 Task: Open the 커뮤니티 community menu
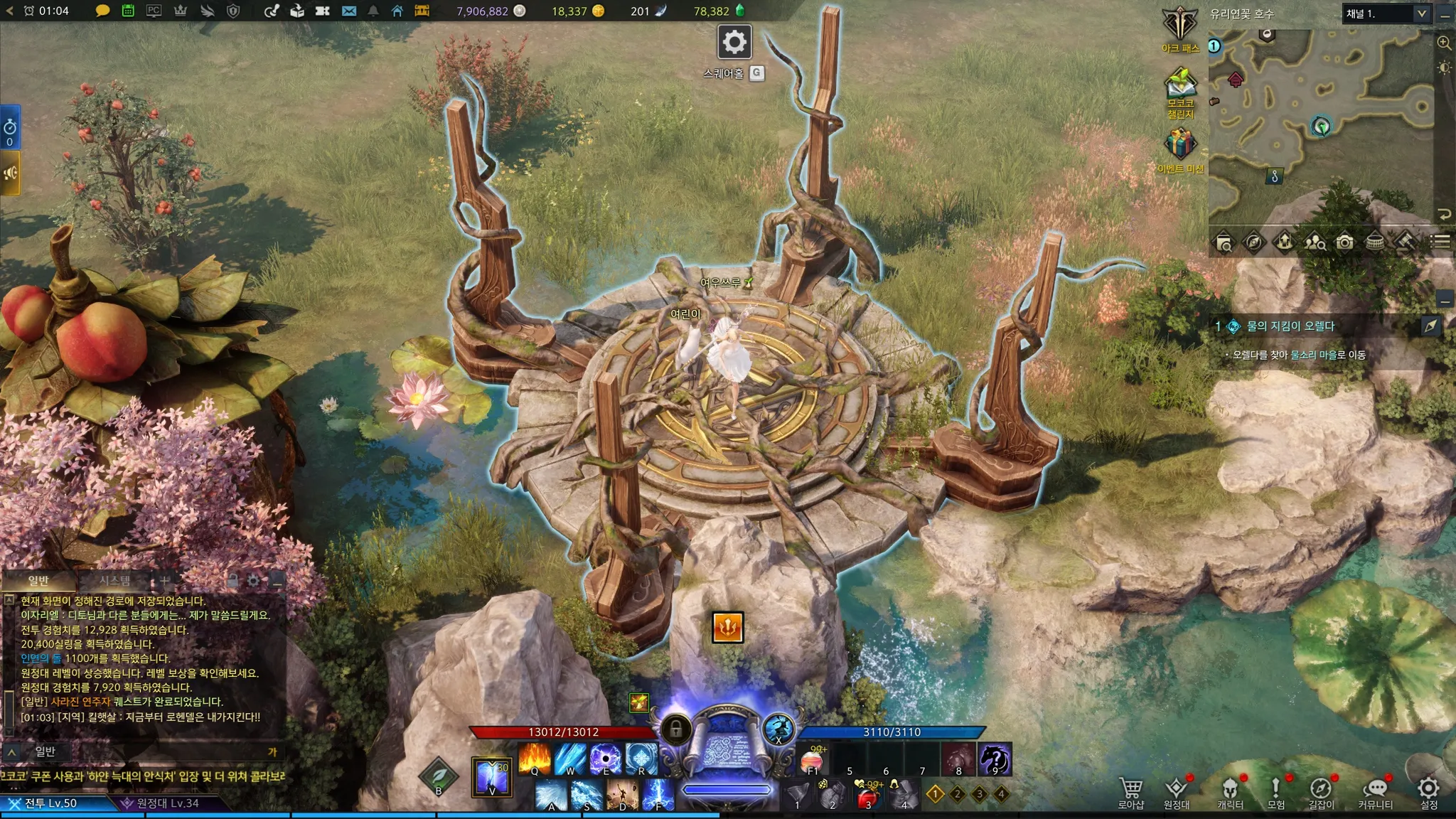[1375, 791]
